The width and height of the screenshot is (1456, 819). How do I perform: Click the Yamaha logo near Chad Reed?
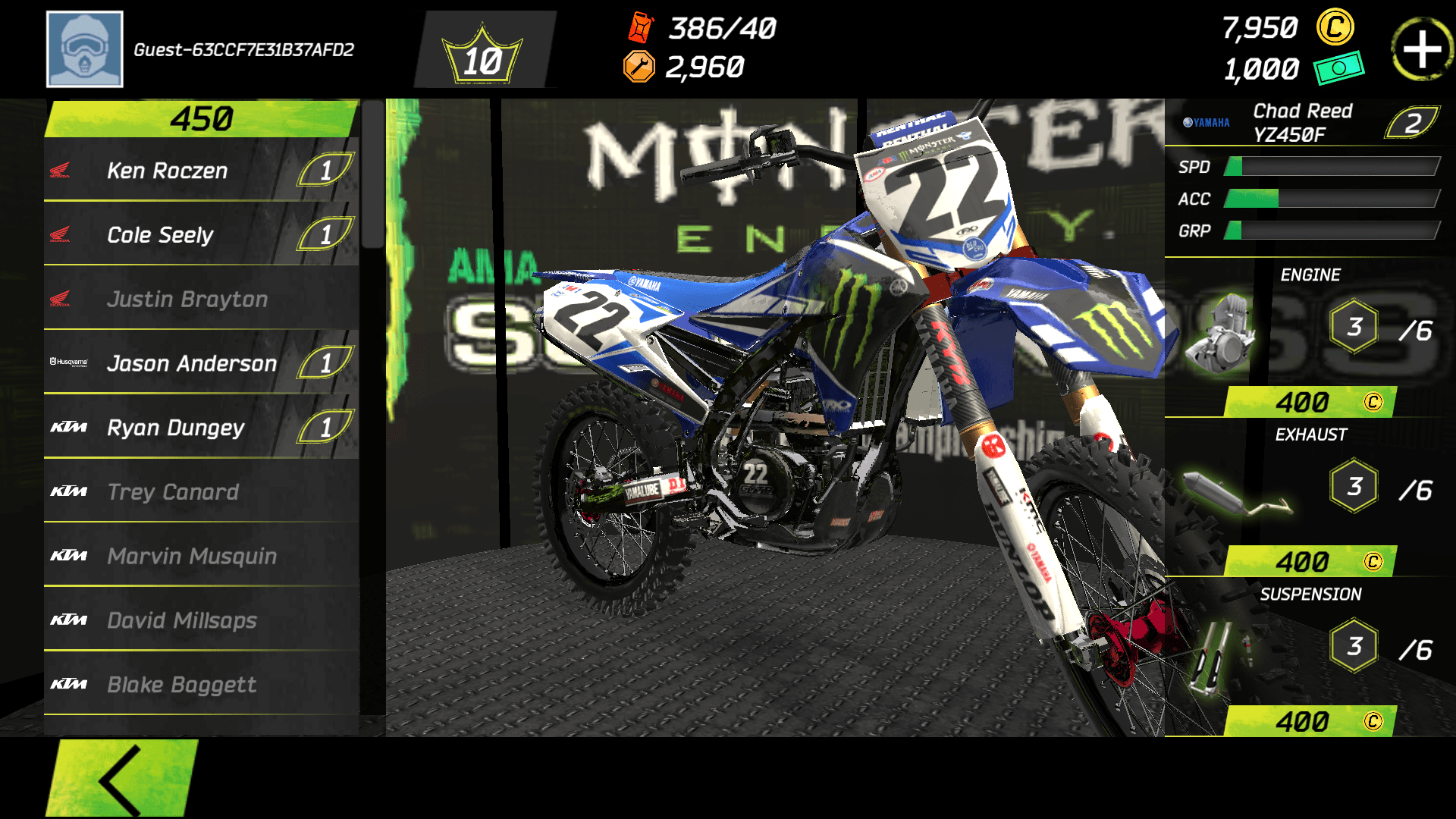1205,121
